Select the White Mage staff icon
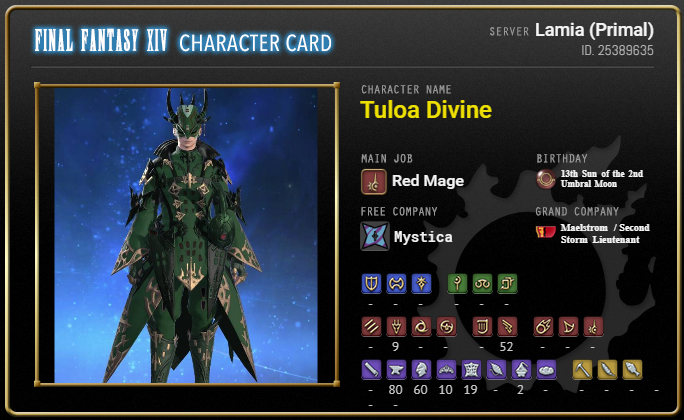 click(x=457, y=283)
